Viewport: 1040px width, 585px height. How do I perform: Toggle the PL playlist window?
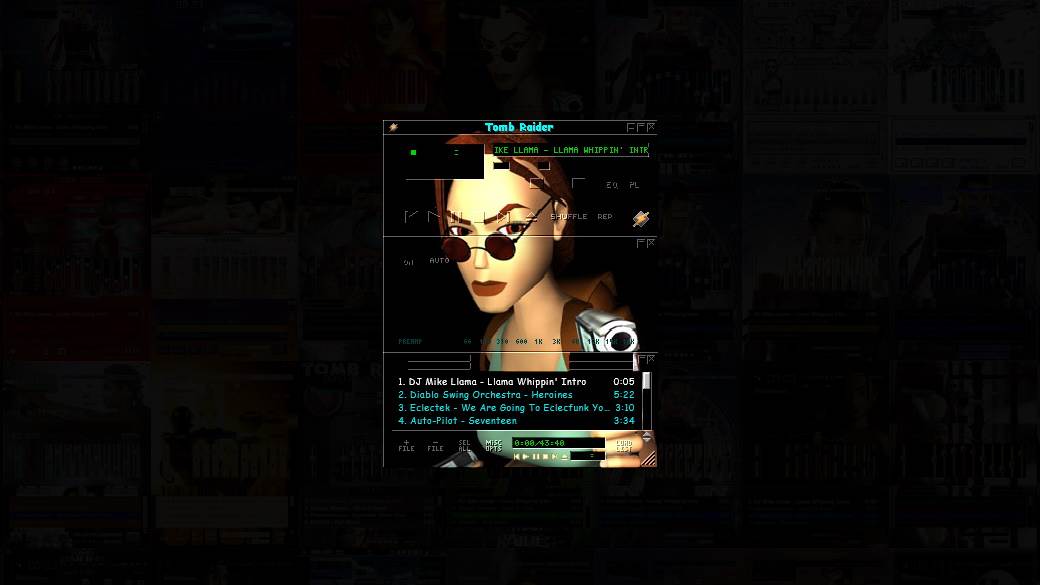point(634,185)
